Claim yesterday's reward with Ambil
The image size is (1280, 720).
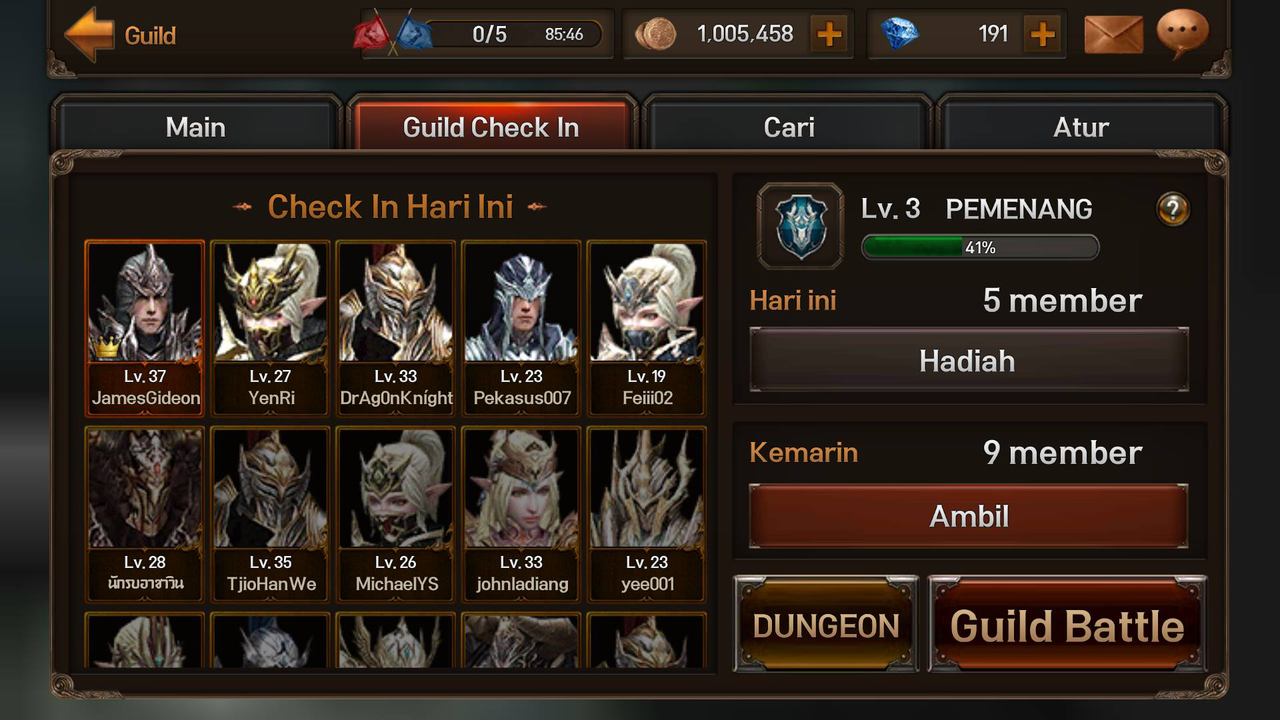click(968, 516)
